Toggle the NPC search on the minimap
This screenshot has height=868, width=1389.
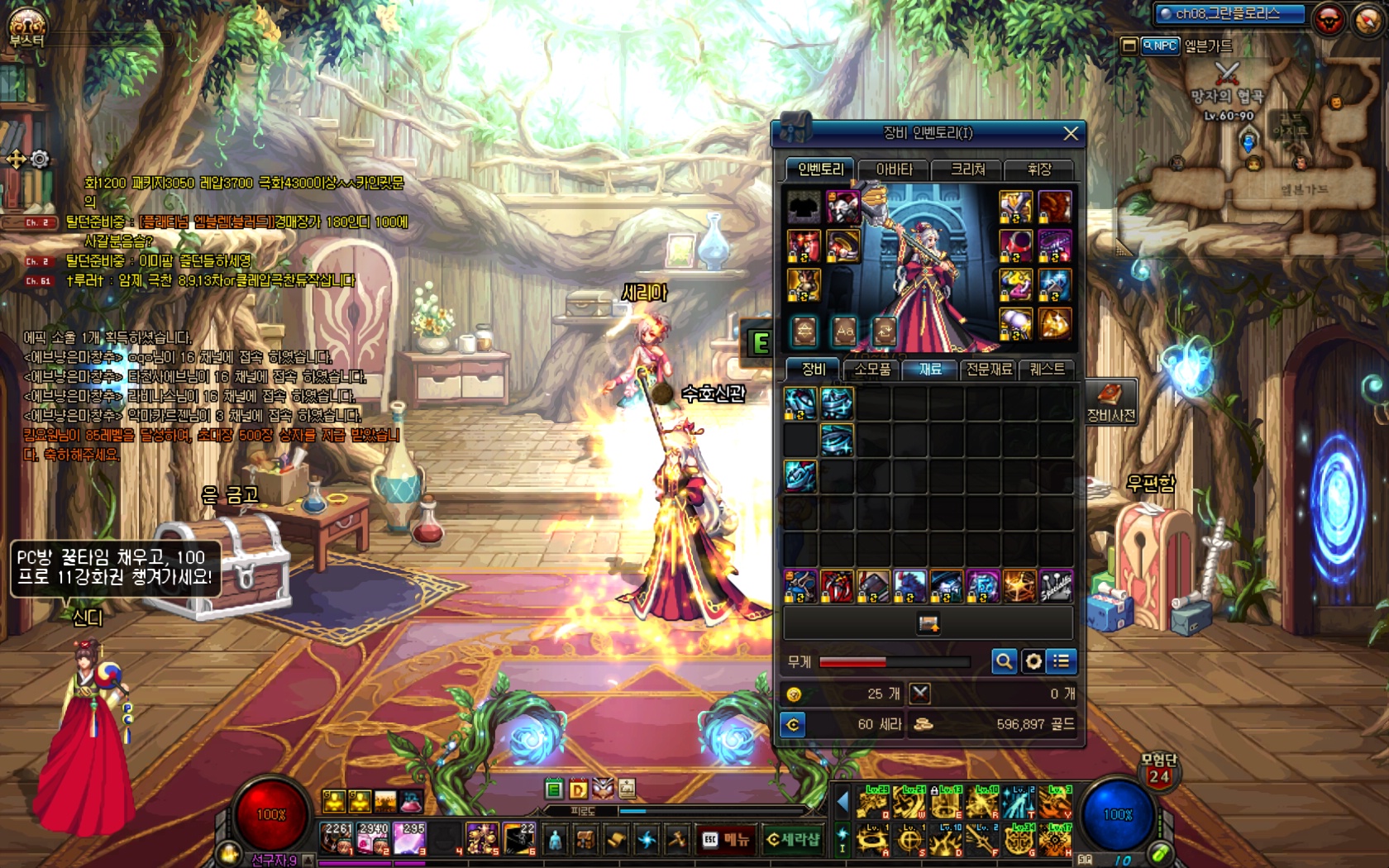click(x=1159, y=46)
